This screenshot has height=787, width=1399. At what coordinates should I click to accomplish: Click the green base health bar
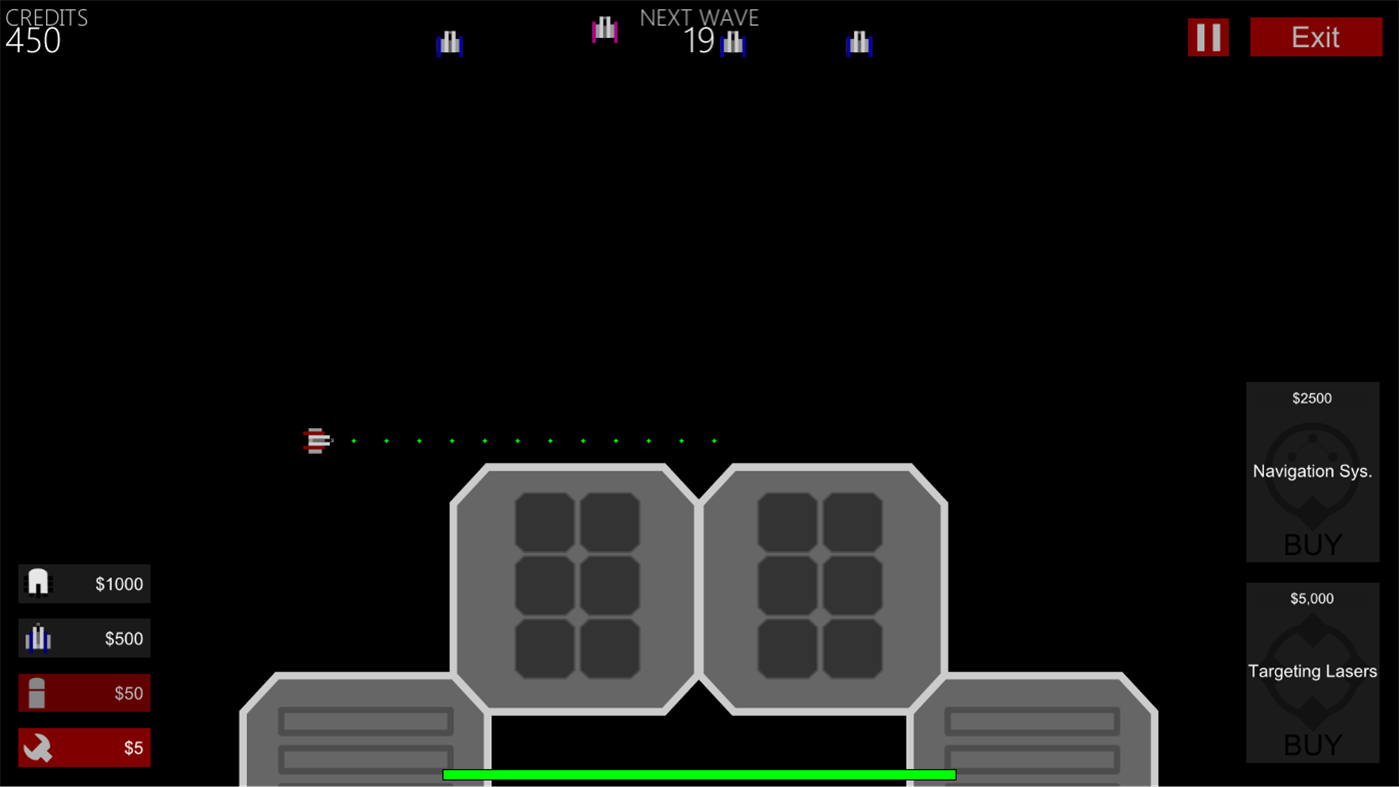pyautogui.click(x=699, y=774)
